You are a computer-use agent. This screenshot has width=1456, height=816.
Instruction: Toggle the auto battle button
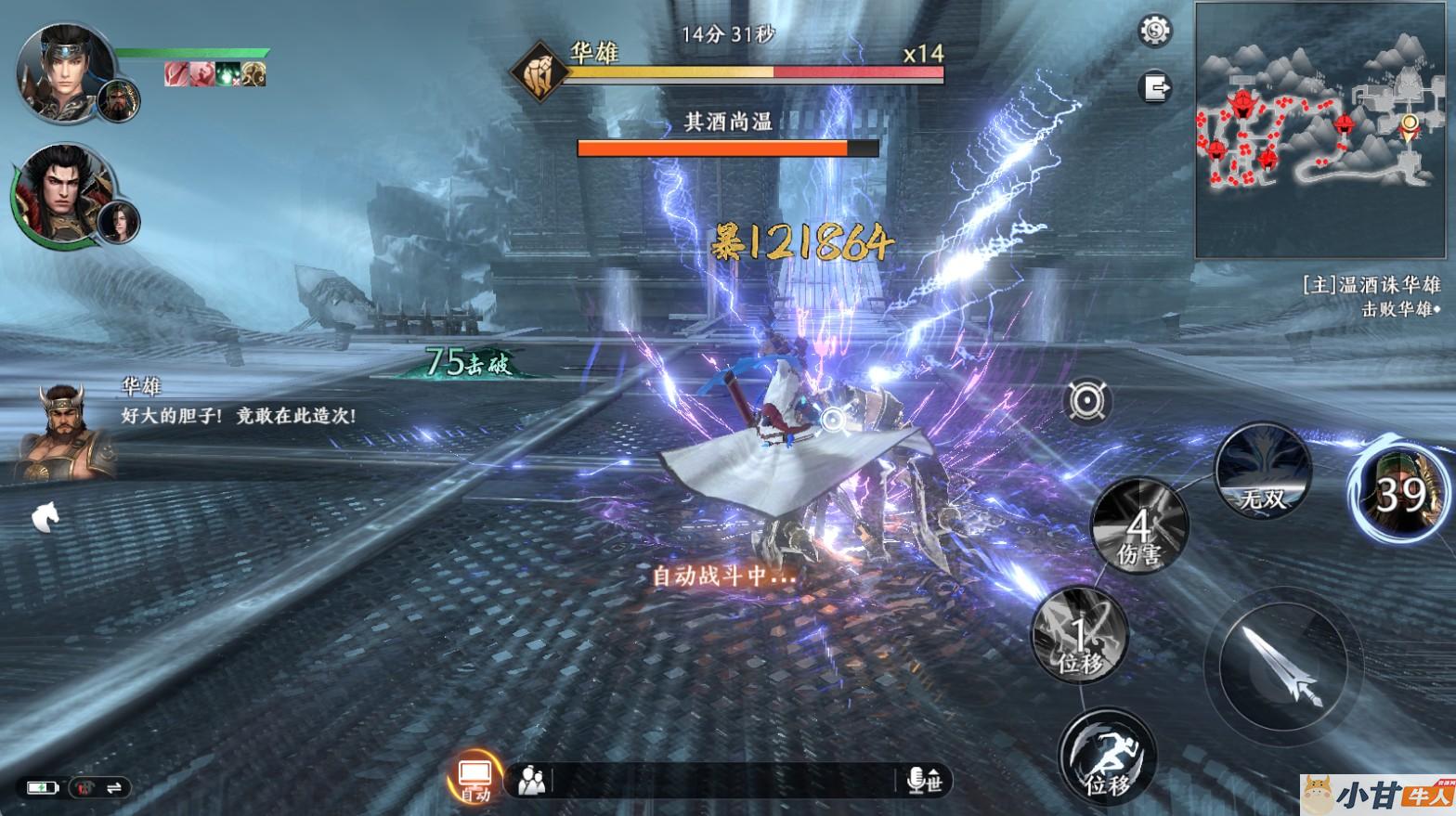[475, 778]
